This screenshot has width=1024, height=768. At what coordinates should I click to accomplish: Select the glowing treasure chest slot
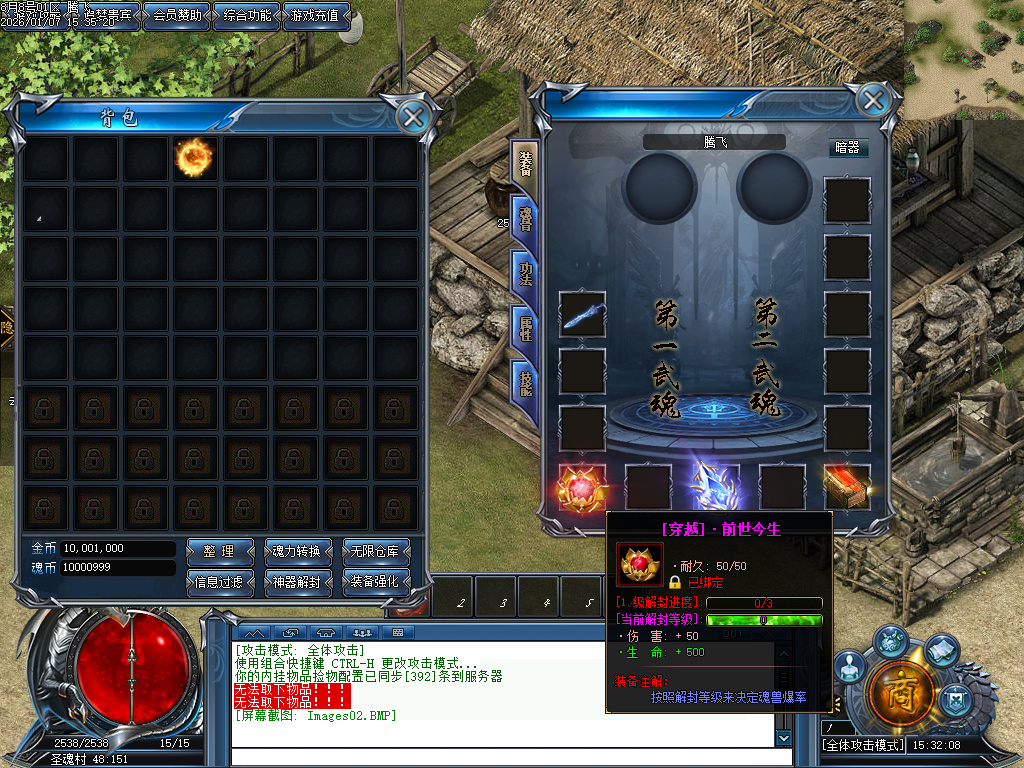pos(846,487)
